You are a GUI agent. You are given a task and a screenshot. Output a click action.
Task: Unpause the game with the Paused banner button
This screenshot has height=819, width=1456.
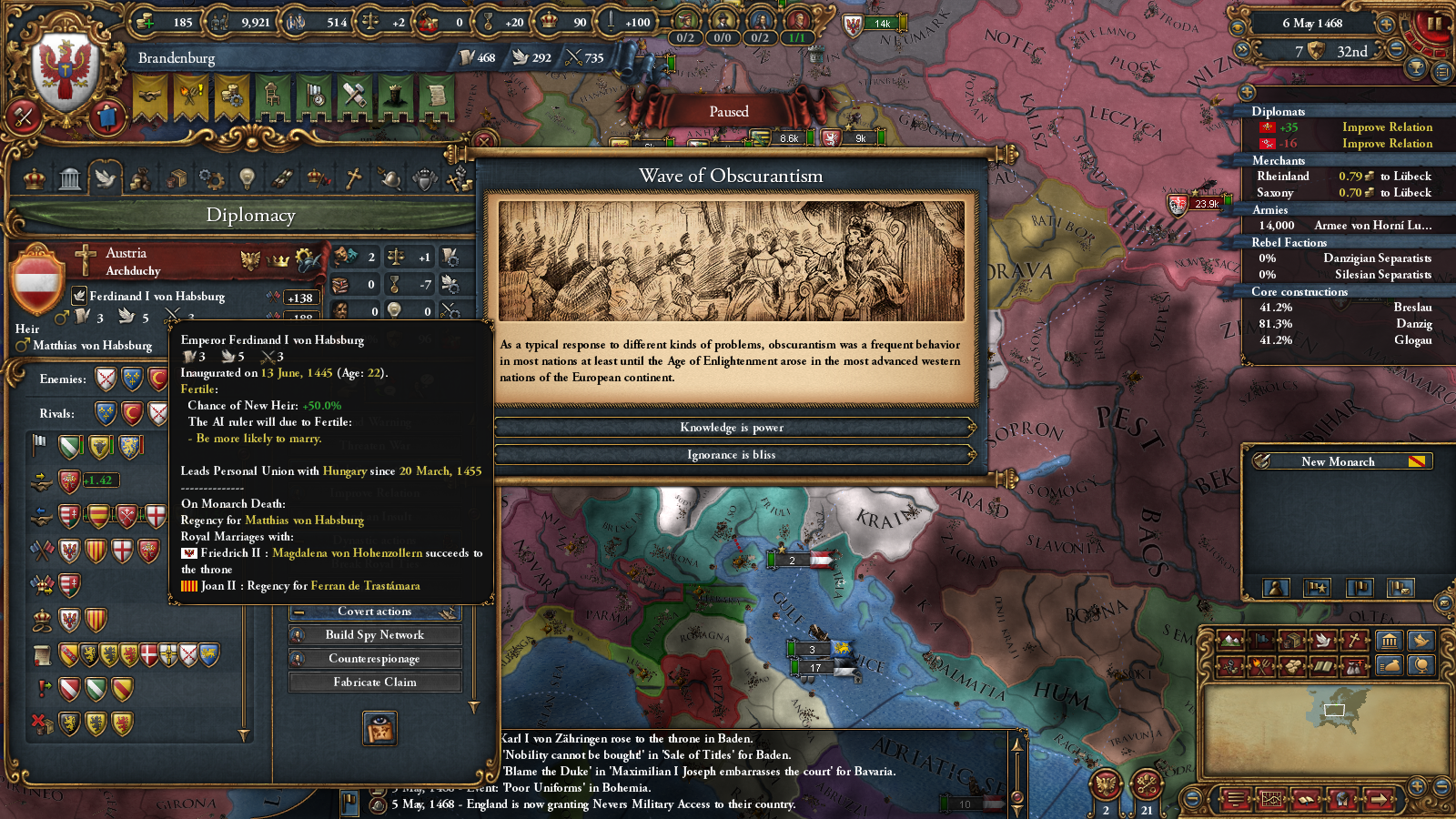729,110
